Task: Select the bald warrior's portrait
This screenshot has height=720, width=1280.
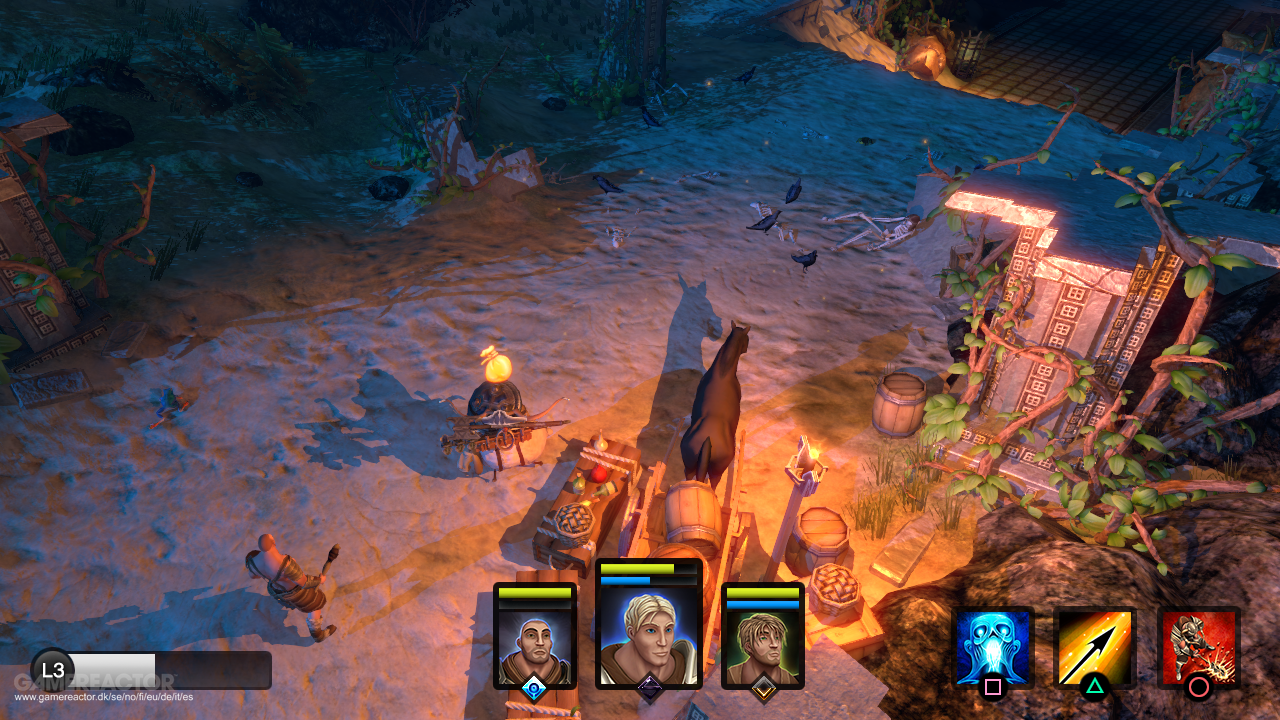Action: coord(536,640)
